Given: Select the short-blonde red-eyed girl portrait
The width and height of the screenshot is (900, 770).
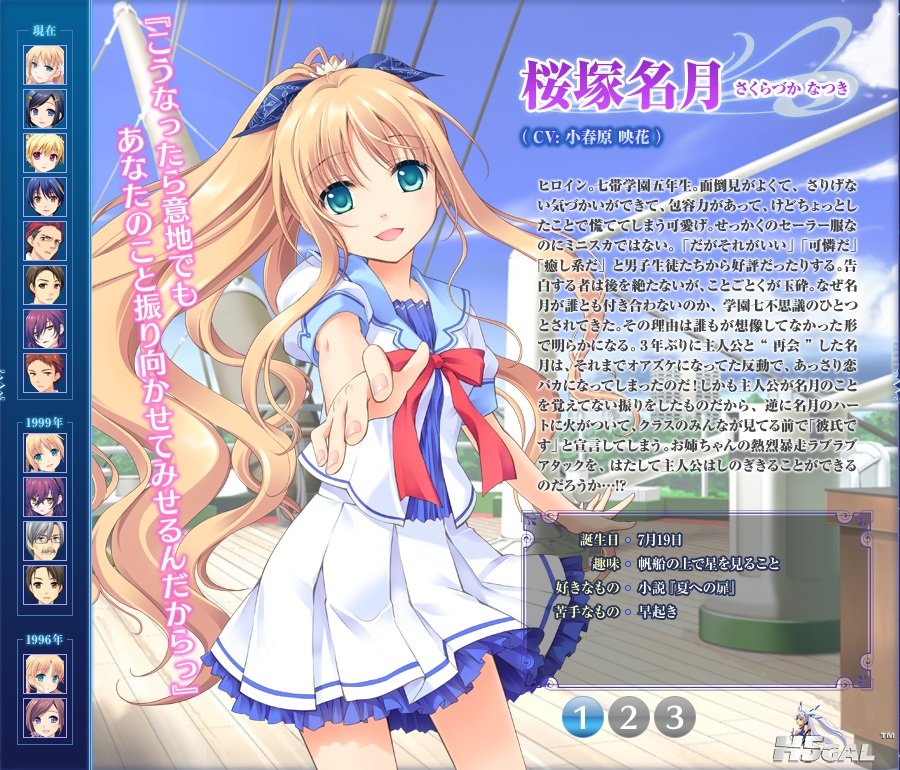Looking at the screenshot, I should pos(45,152).
